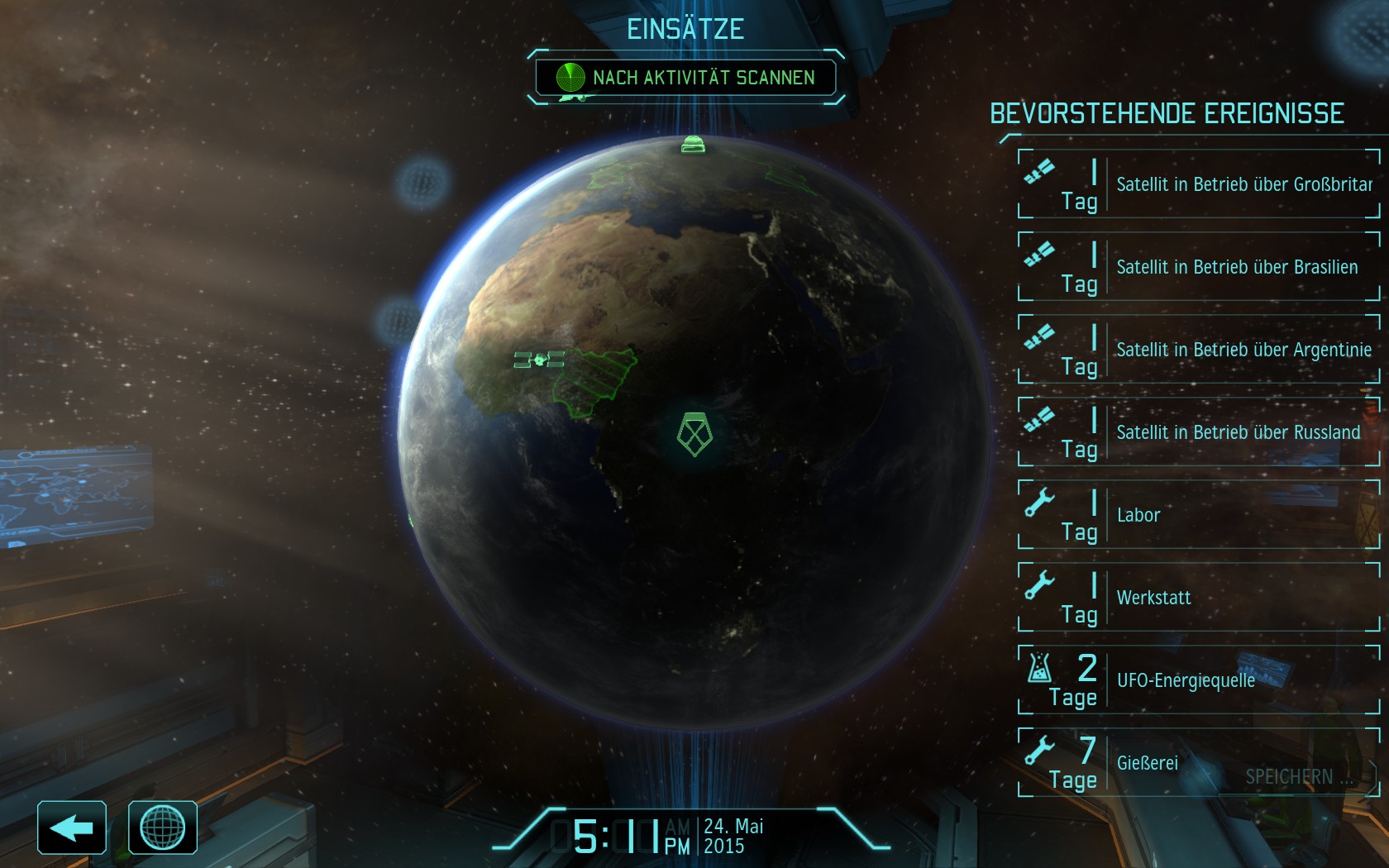View the UFO-Energiequelle research event

1199,680
